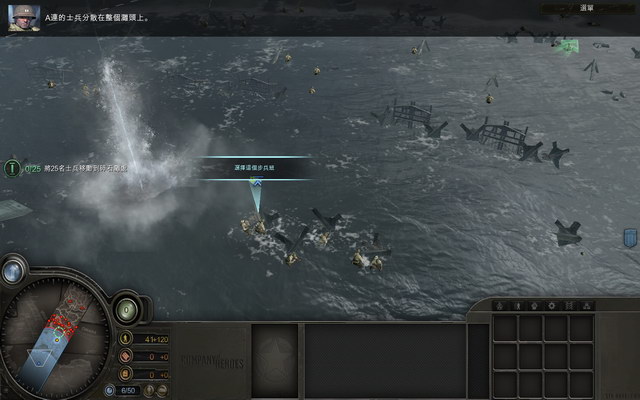The height and width of the screenshot is (400, 640).
Task: Select the infantry squad marked by the blue pointer
Action: [x=258, y=224]
